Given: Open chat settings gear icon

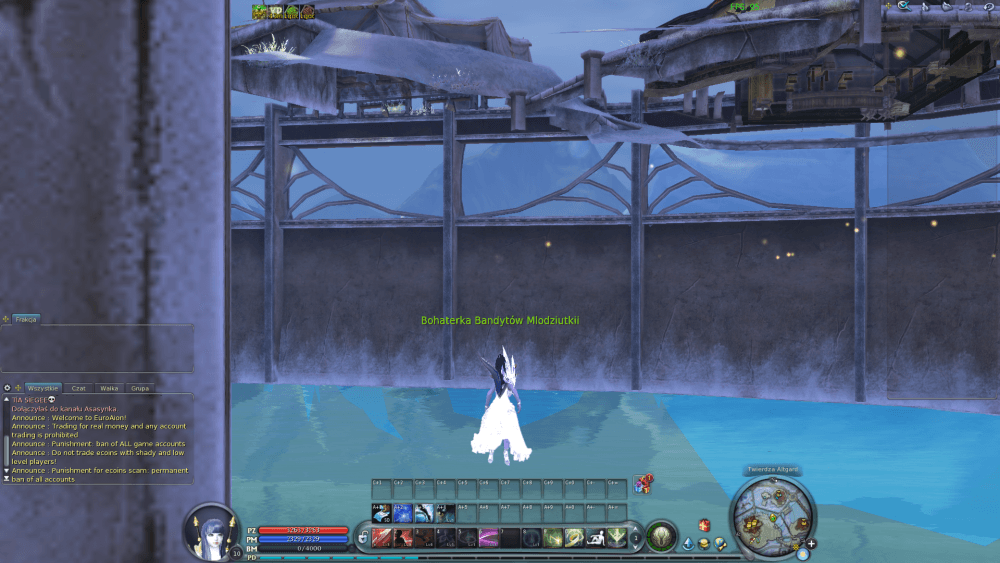Looking at the screenshot, I should click(x=7, y=388).
